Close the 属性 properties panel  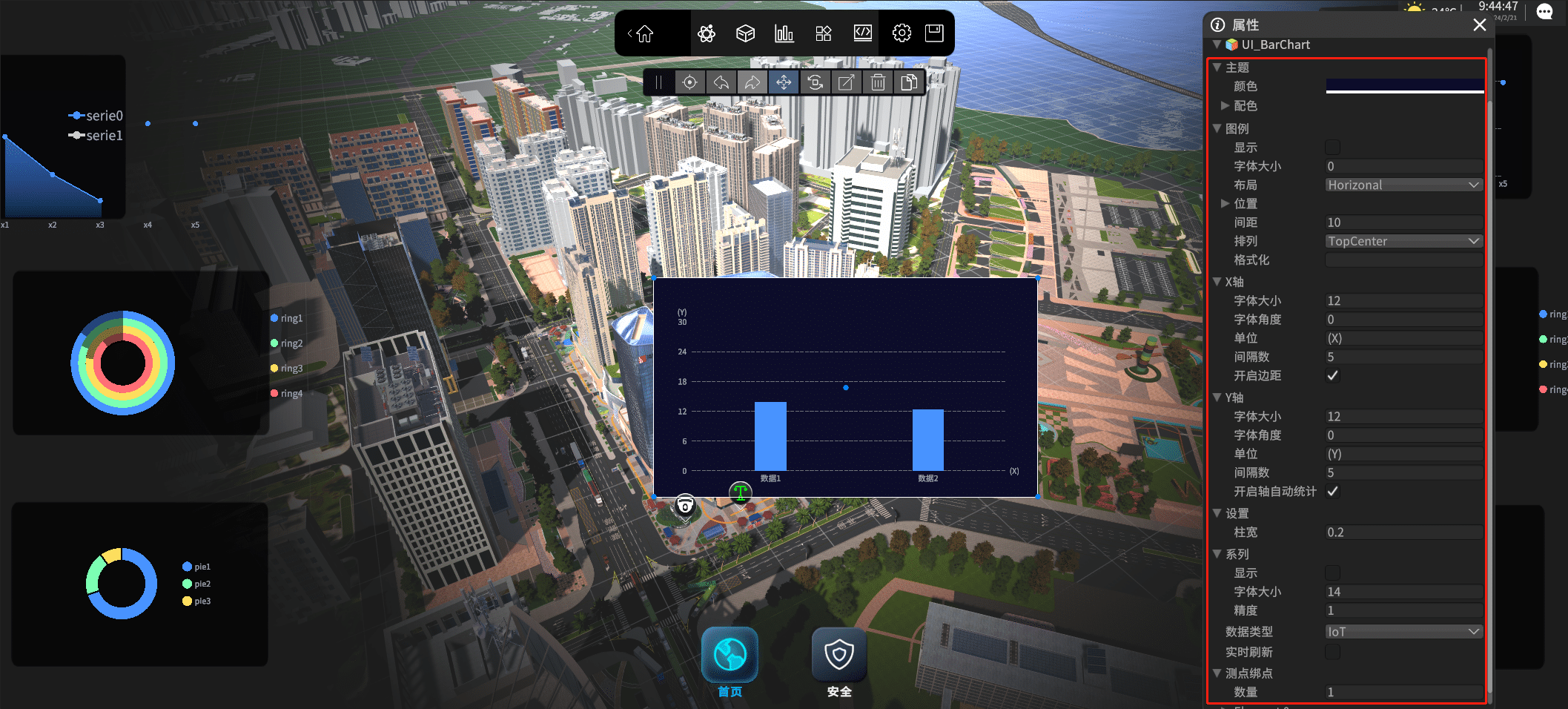pyautogui.click(x=1479, y=25)
